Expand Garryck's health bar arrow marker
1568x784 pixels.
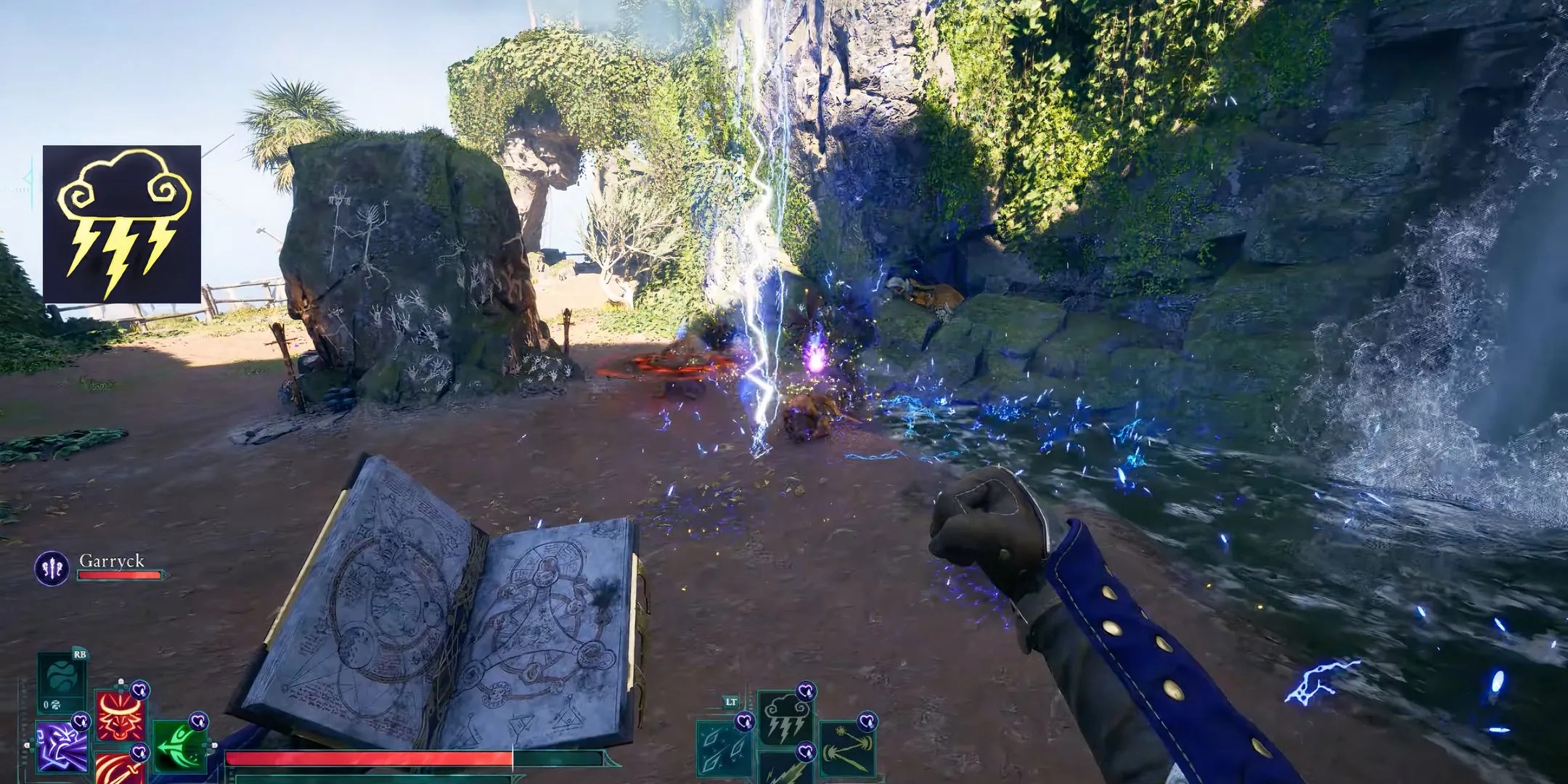tap(166, 575)
